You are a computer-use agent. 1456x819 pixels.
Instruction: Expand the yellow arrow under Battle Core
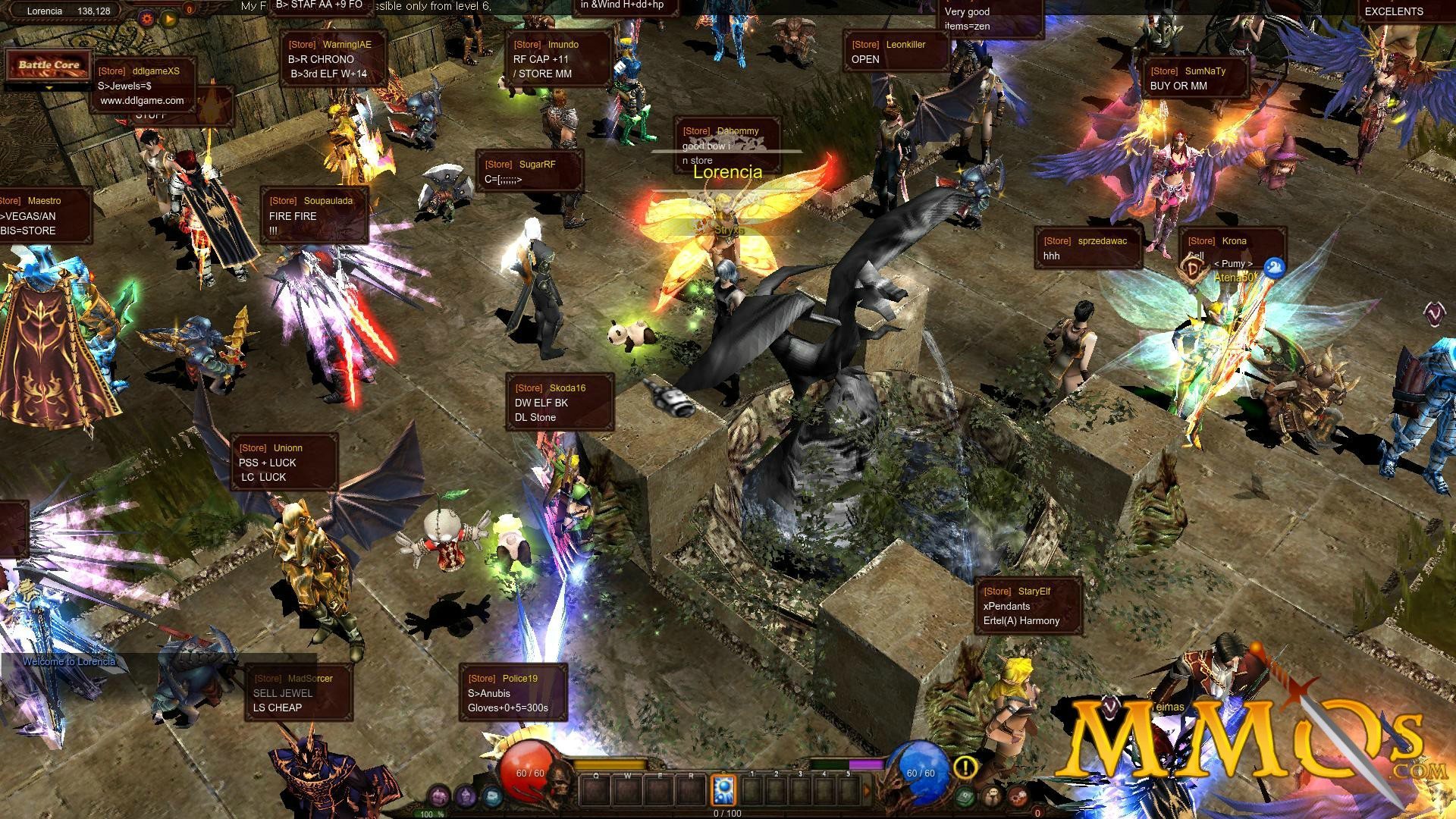tap(49, 88)
